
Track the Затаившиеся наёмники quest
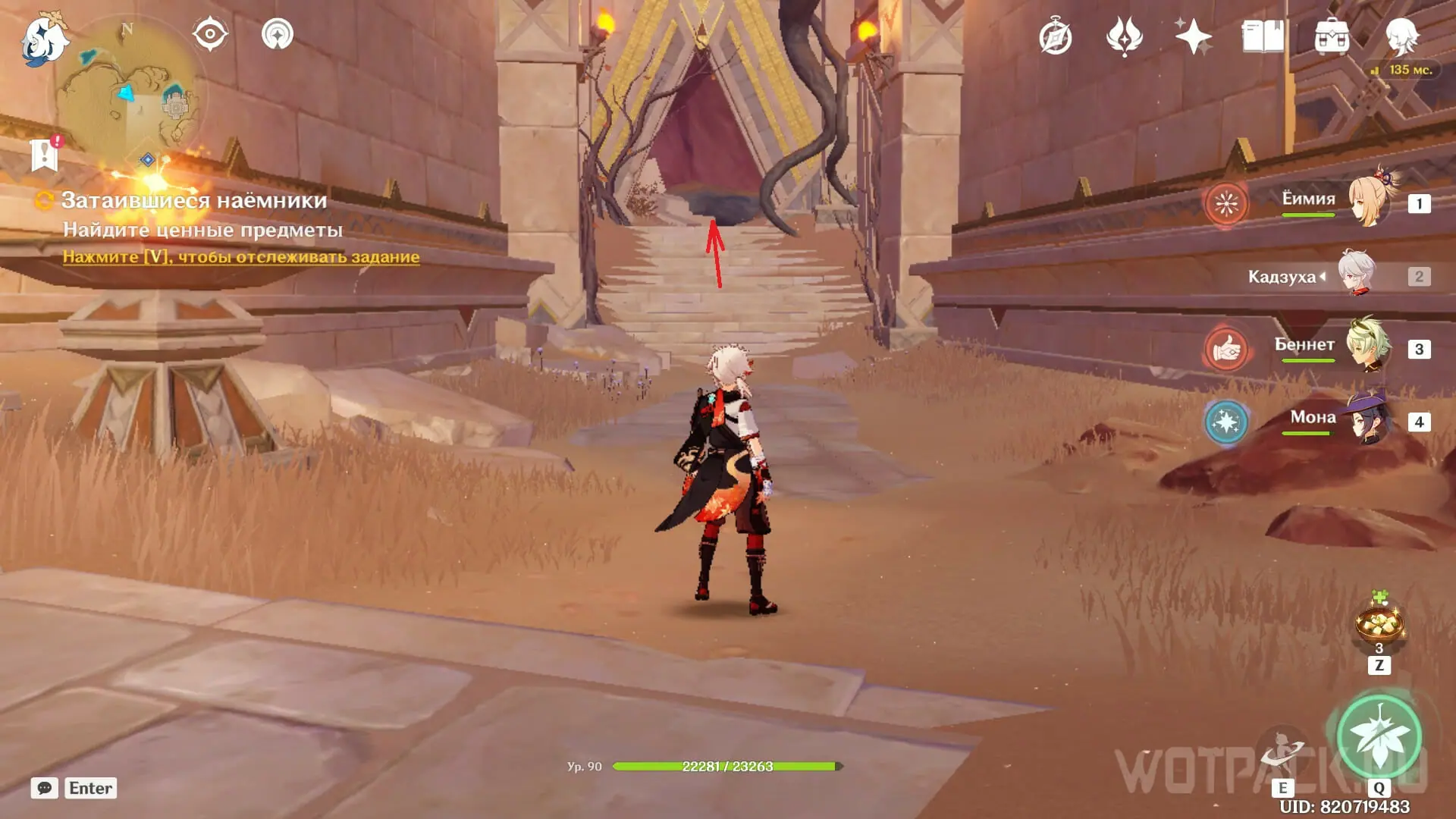click(240, 257)
